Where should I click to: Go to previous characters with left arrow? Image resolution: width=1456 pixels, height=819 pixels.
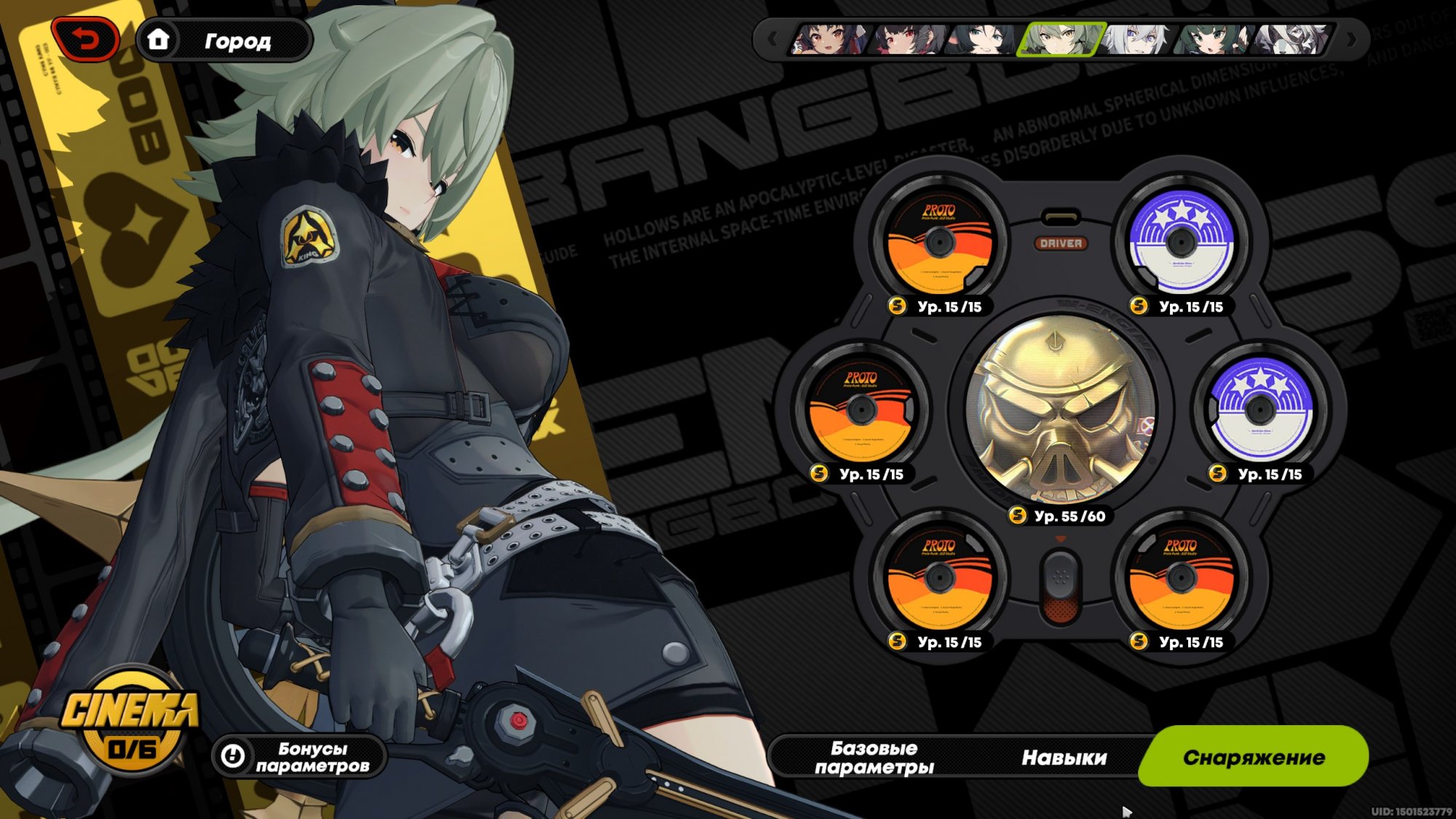pos(772,39)
